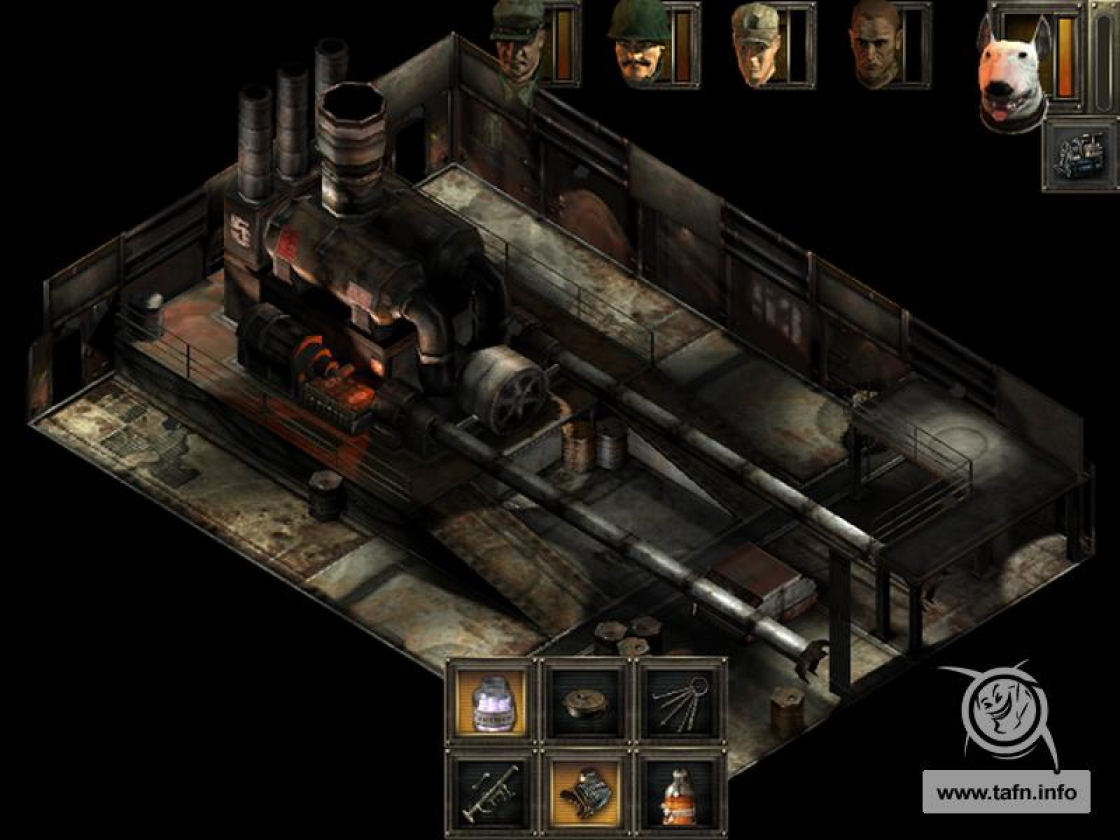Choose the round landmine item slot
1120x840 pixels.
(587, 702)
